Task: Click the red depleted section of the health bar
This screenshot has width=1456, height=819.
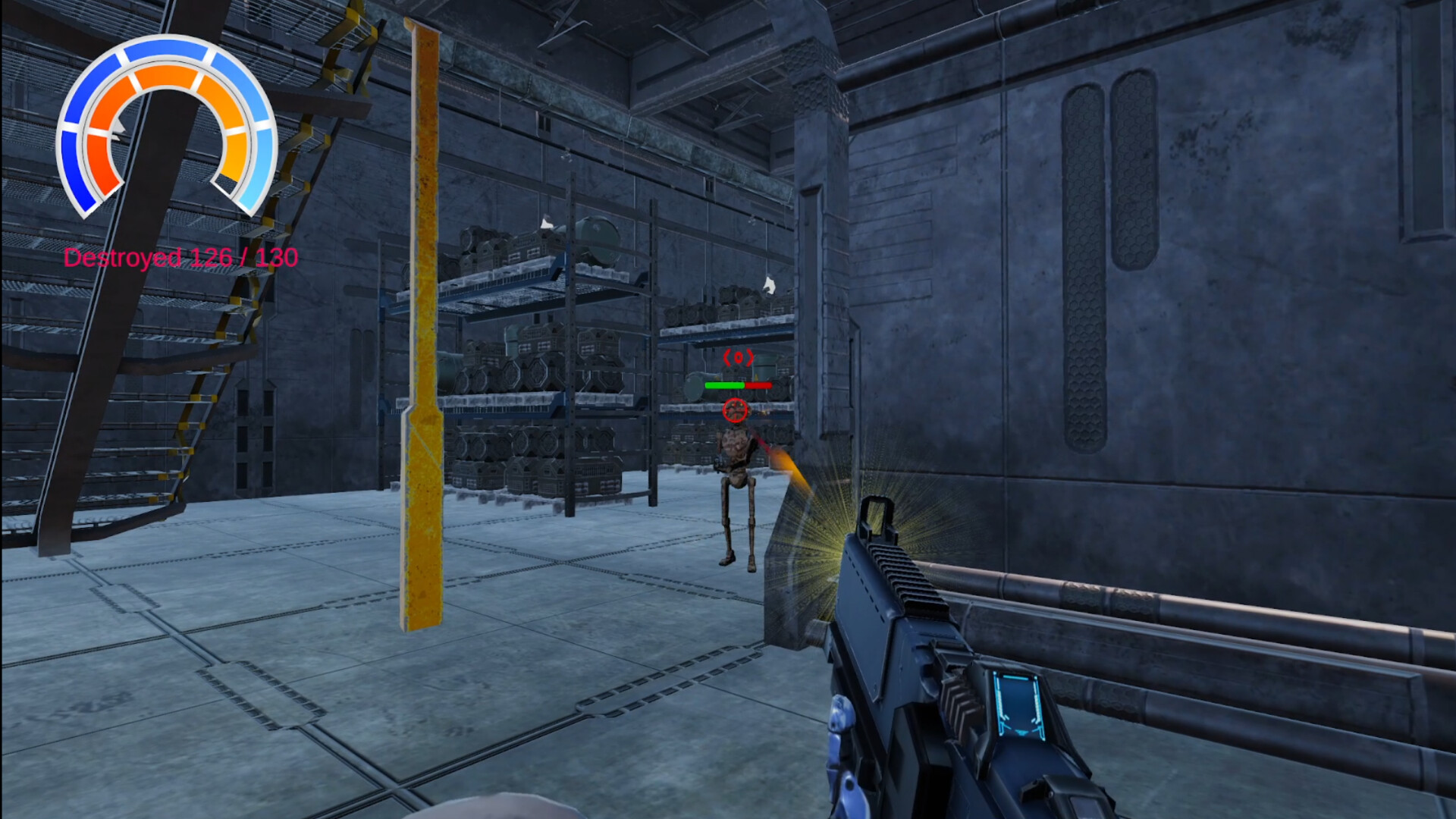Action: [x=758, y=384]
